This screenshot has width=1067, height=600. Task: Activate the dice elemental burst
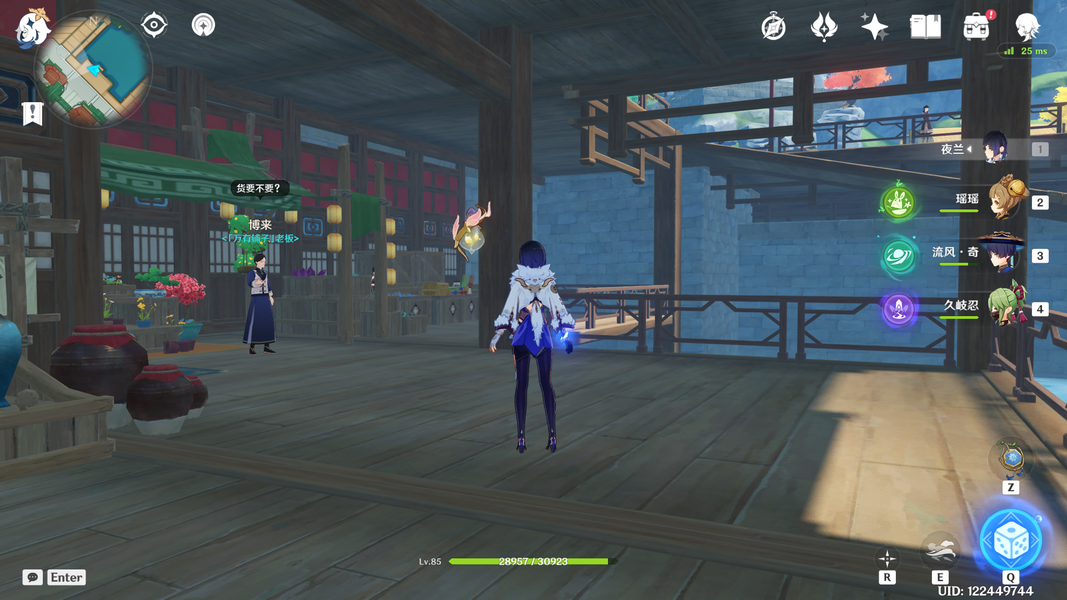[x=1010, y=541]
